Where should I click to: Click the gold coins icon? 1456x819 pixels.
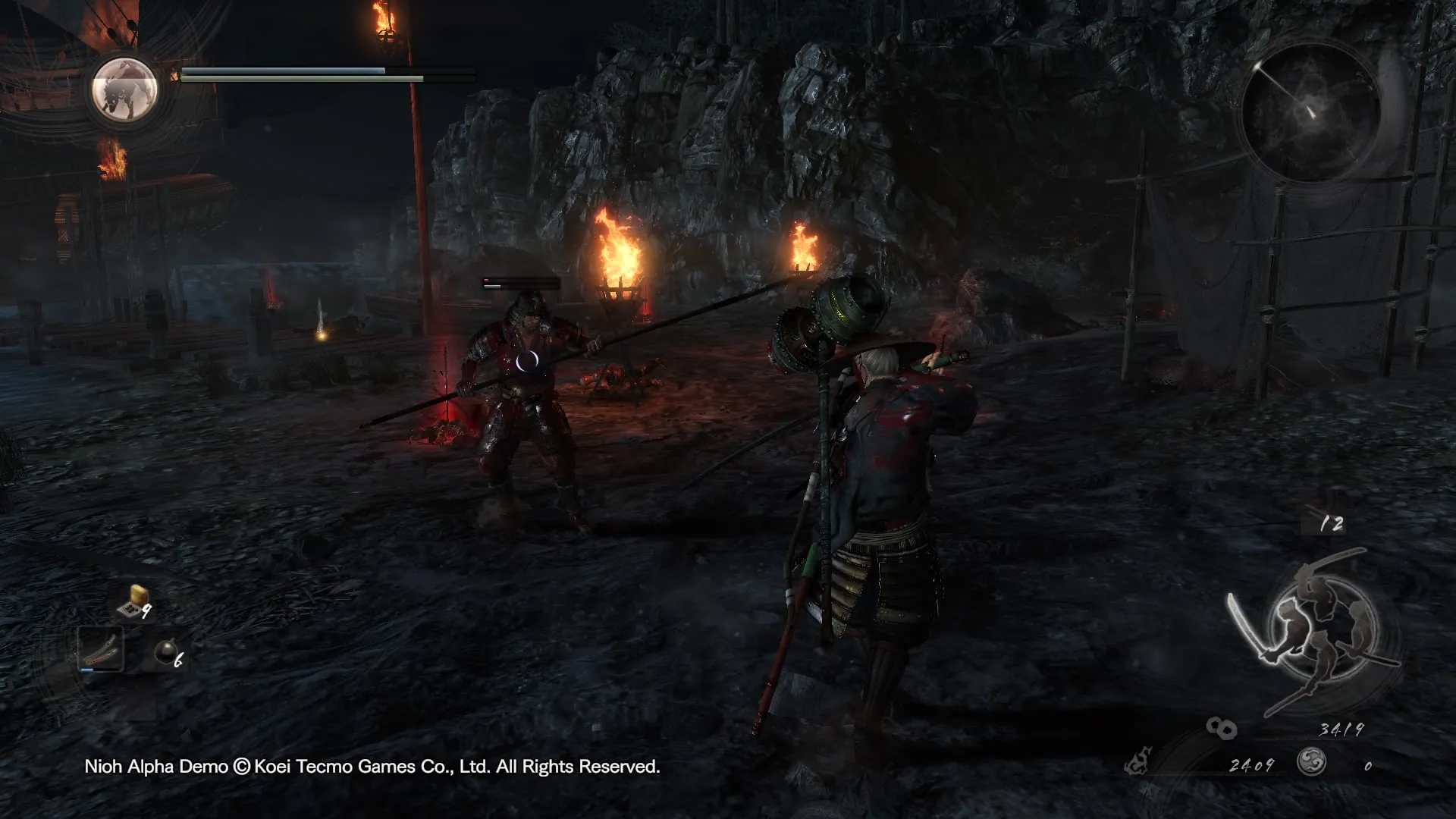point(1221,729)
